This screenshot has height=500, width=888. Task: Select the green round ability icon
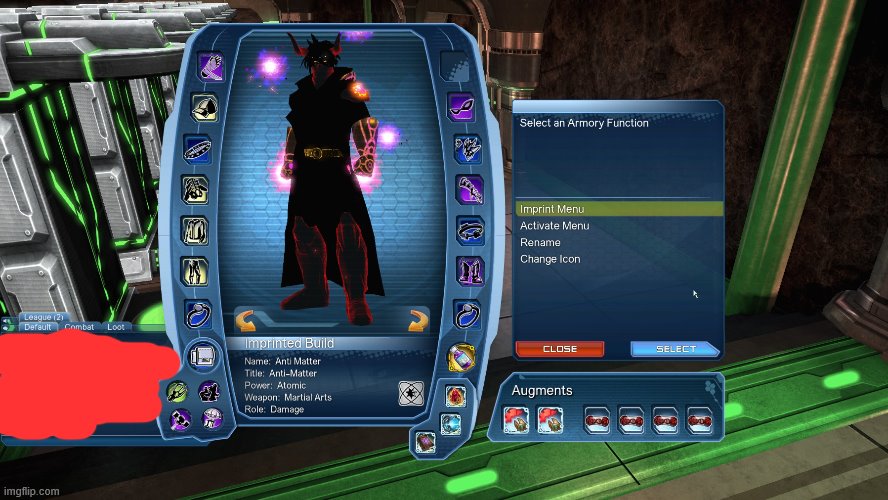click(x=177, y=391)
